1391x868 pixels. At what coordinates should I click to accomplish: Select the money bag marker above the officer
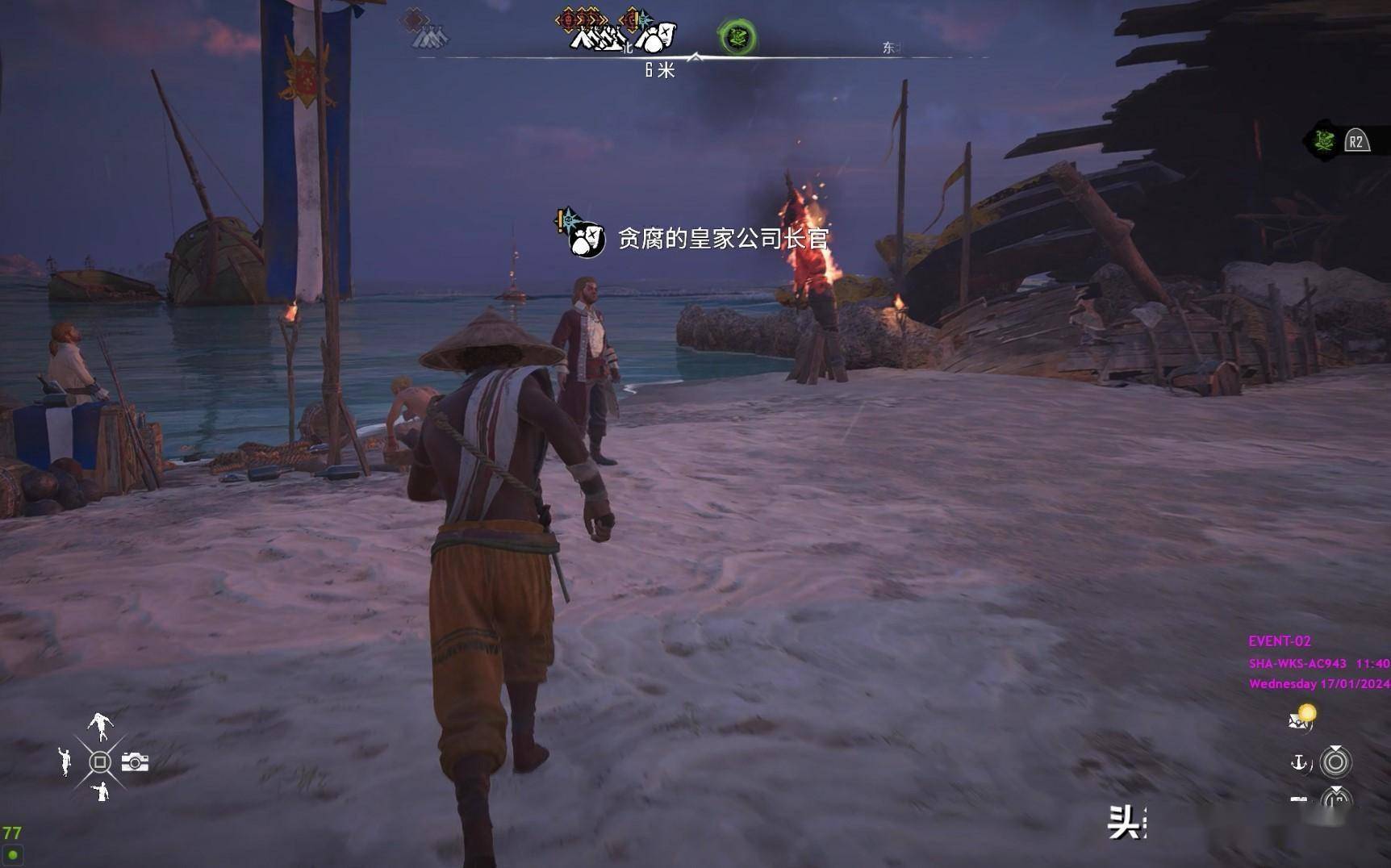[587, 239]
